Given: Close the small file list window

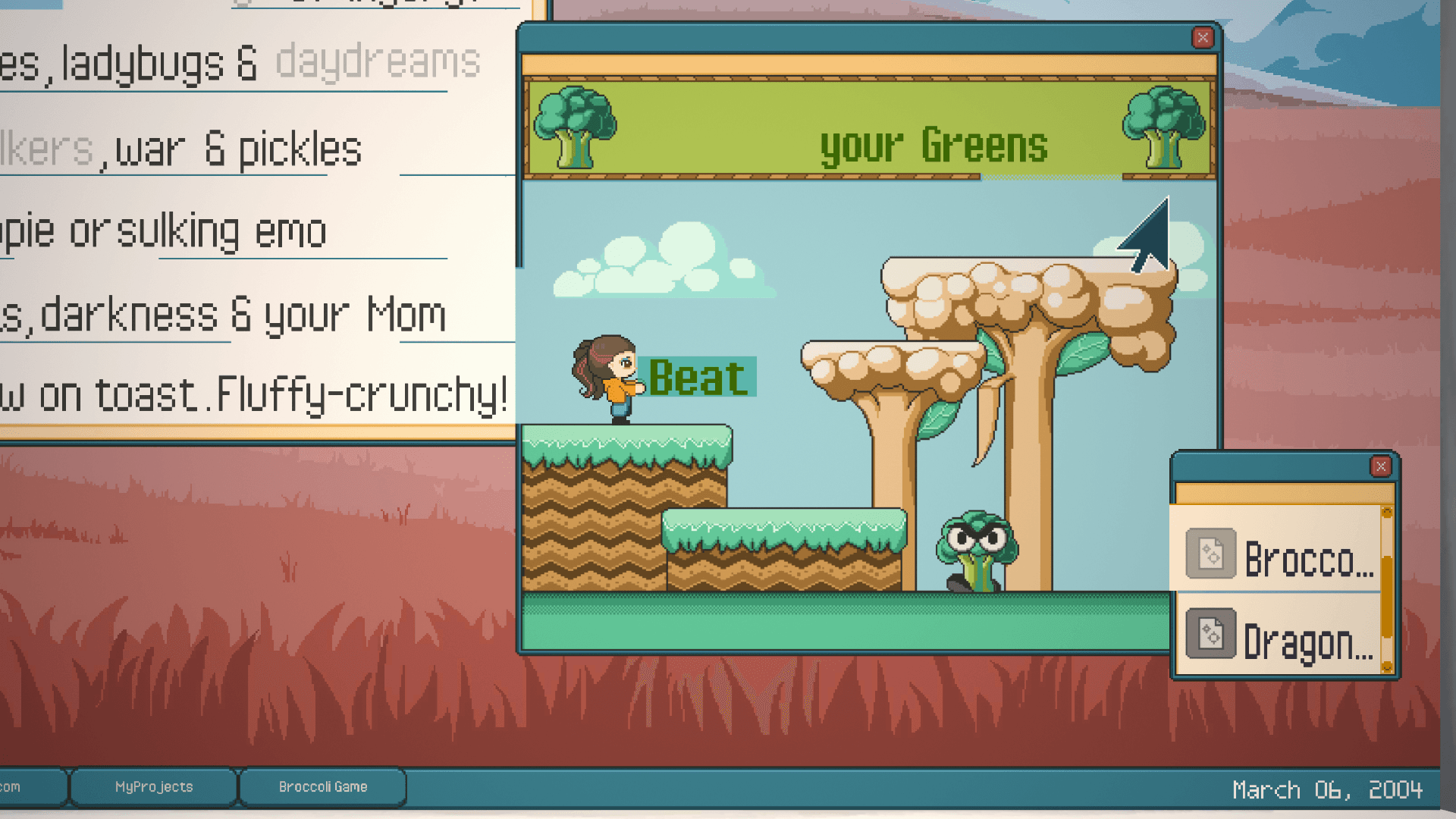Looking at the screenshot, I should point(1380,466).
